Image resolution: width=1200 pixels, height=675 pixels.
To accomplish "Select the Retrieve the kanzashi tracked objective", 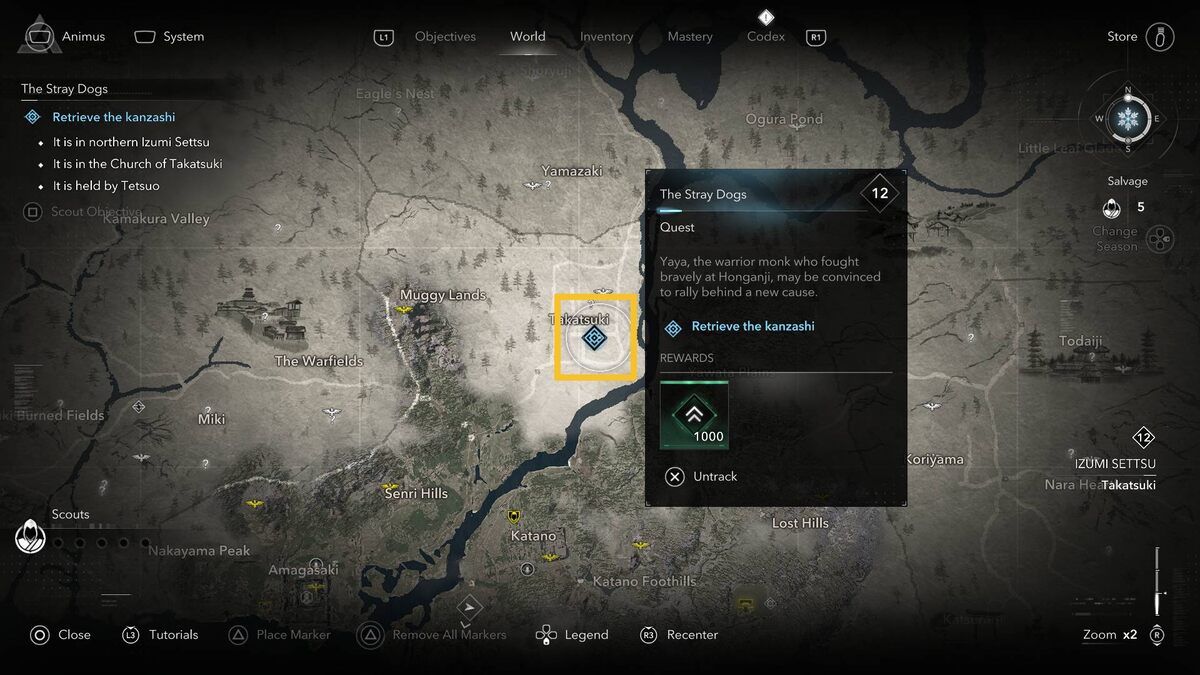I will click(113, 117).
